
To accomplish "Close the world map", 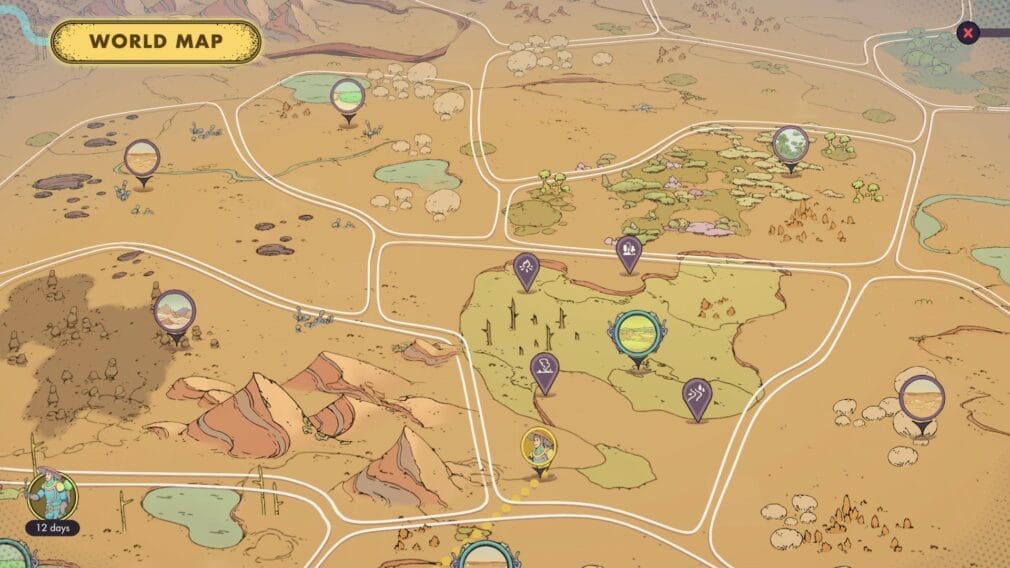I will [x=967, y=33].
